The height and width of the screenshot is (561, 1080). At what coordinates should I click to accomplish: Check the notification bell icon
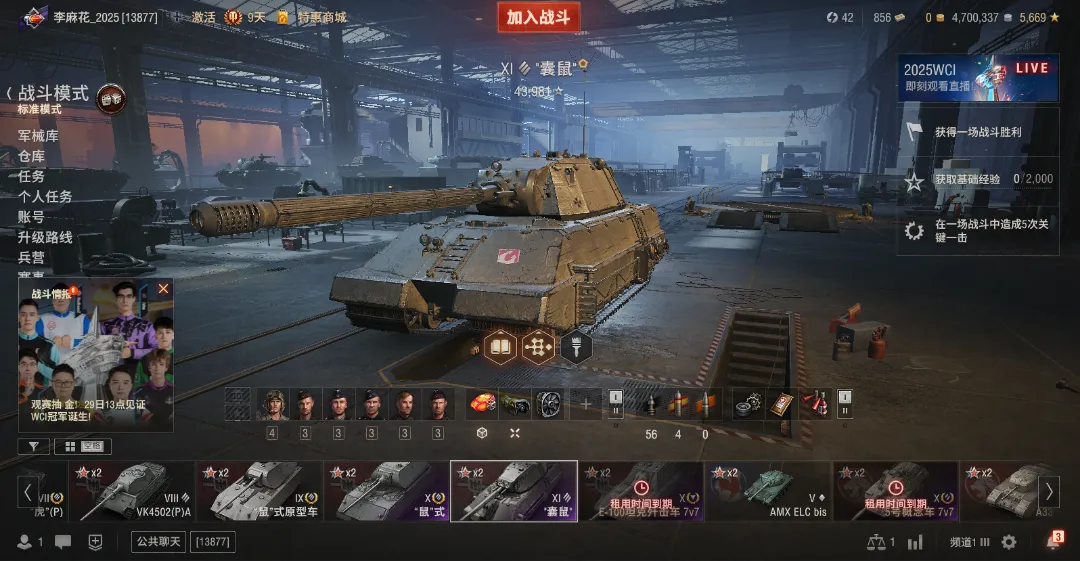pyautogui.click(x=1053, y=542)
